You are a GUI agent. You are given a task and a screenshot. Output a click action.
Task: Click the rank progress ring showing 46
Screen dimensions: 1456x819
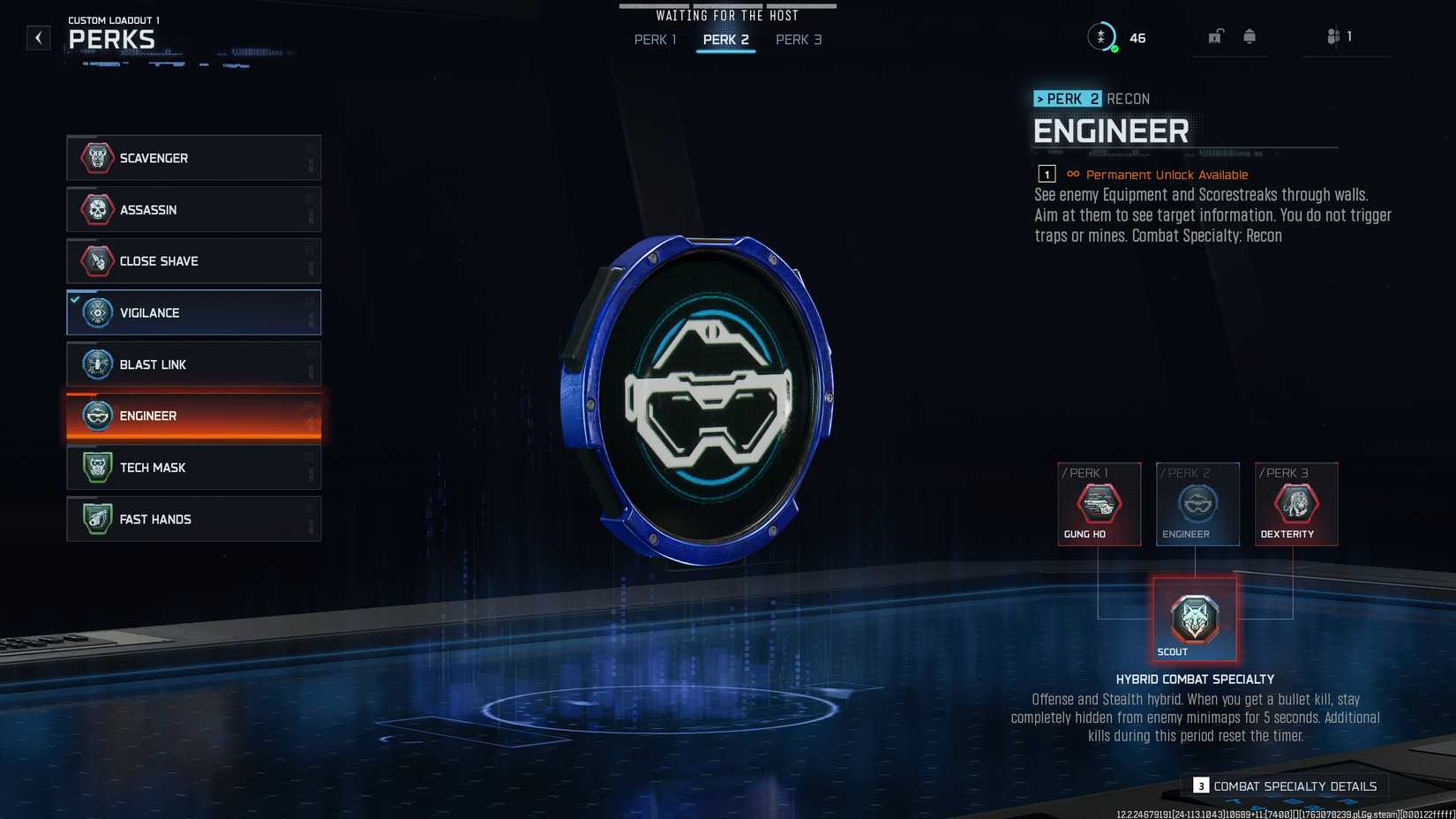[1104, 37]
